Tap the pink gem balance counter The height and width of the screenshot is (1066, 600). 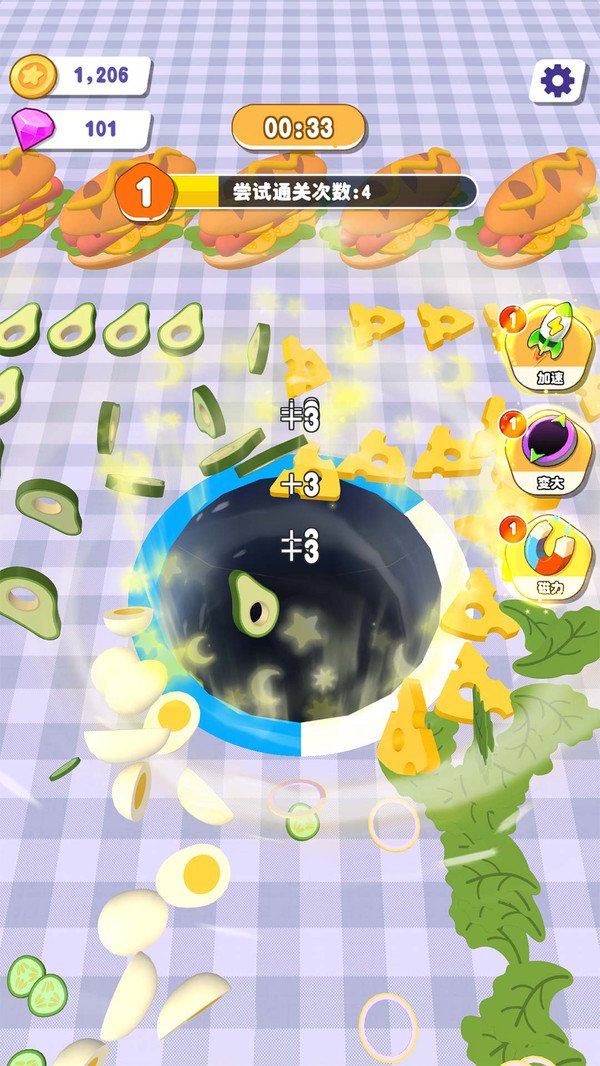pos(82,129)
